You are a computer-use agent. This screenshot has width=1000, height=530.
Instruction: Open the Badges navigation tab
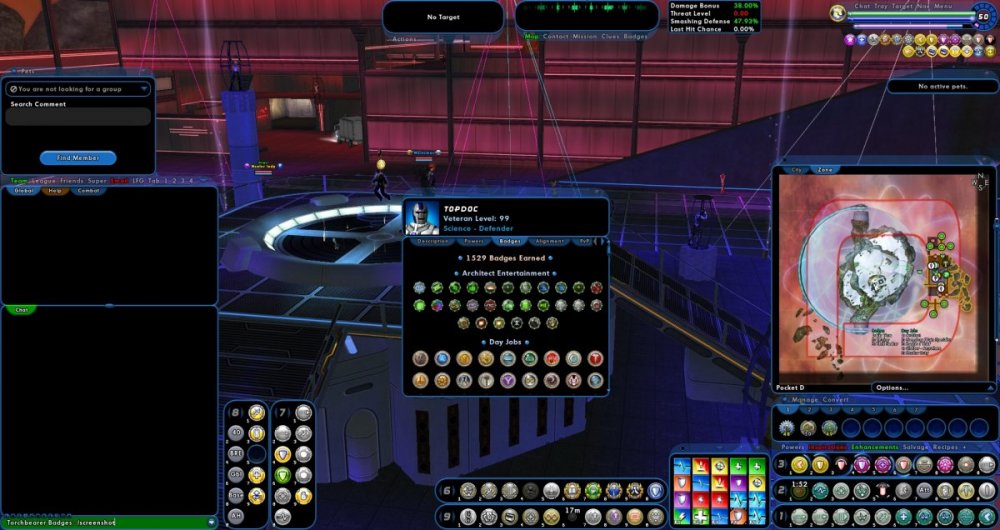[x=635, y=36]
